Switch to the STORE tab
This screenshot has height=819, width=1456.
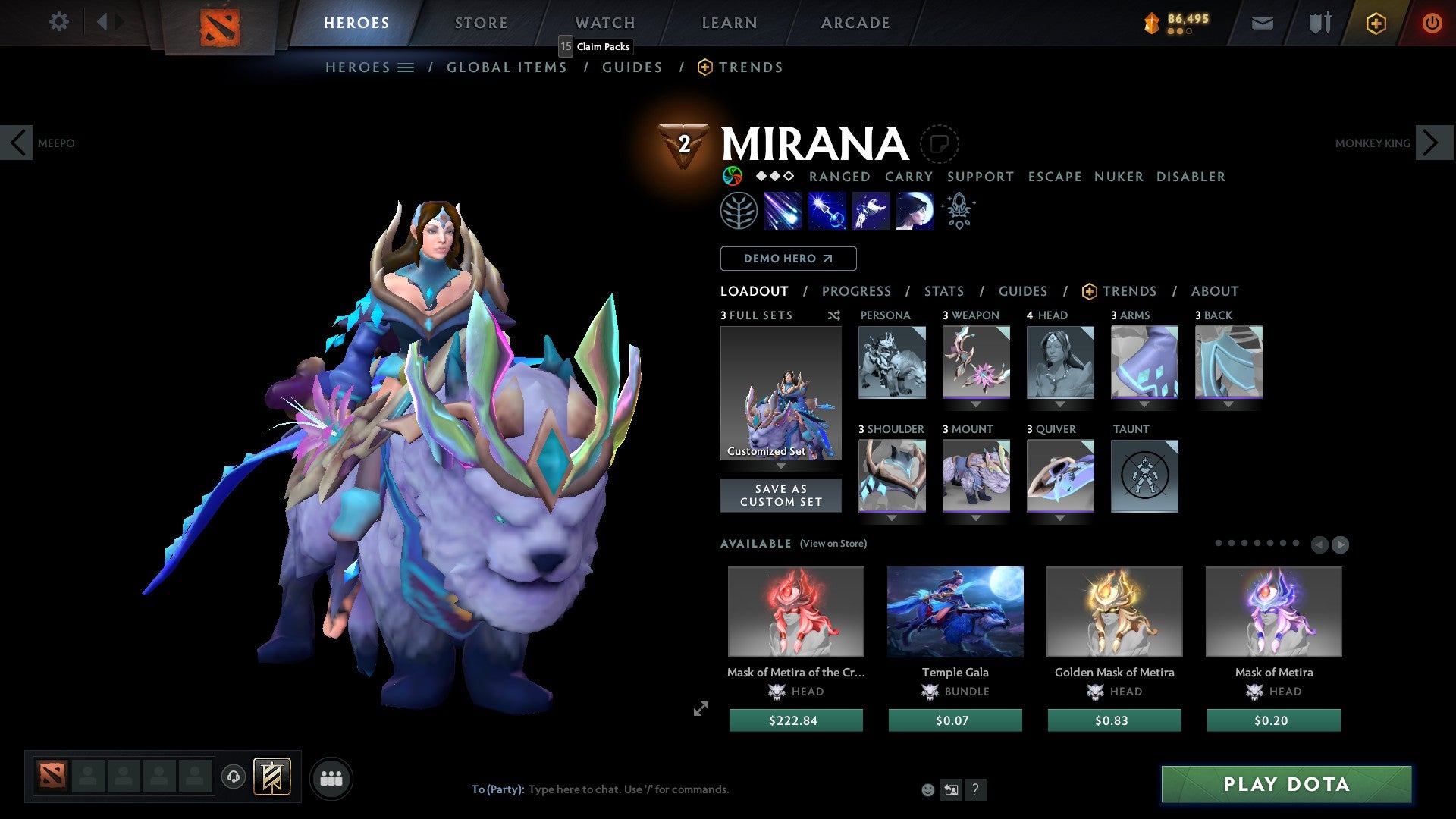(480, 22)
